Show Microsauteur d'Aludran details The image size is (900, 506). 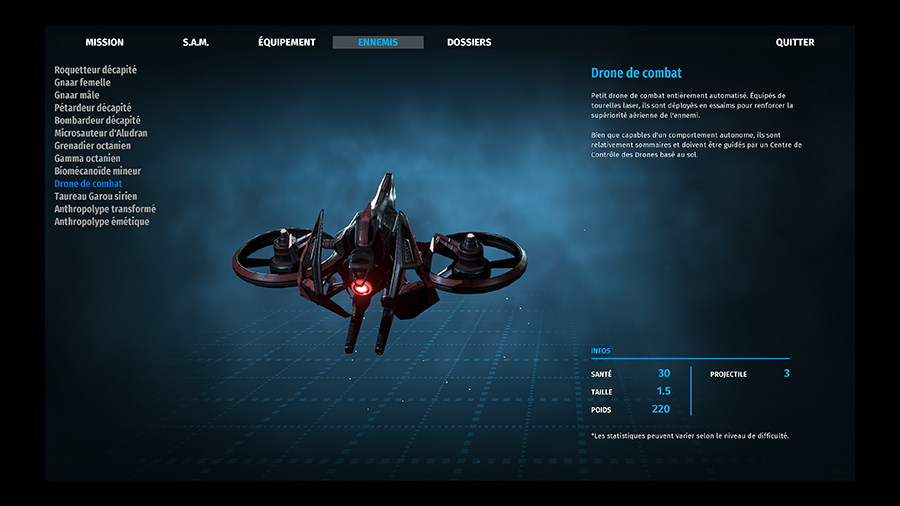pyautogui.click(x=101, y=133)
